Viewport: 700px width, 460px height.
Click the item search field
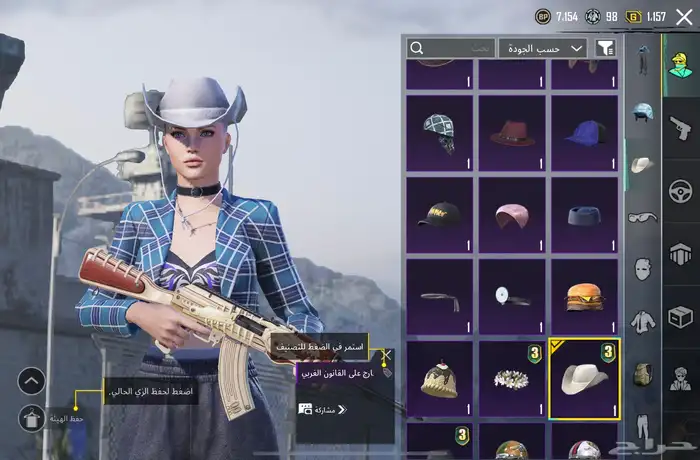tap(451, 47)
